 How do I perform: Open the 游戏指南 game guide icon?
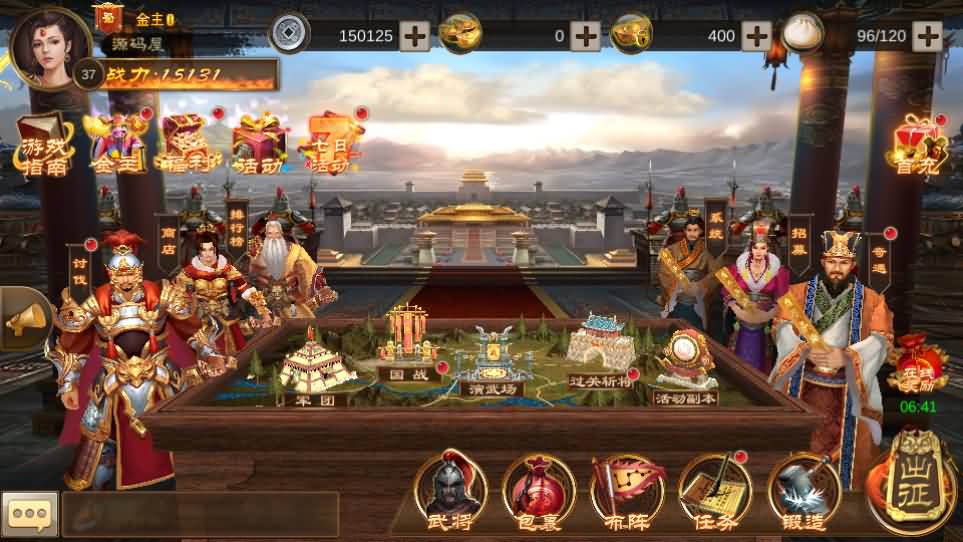point(44,146)
